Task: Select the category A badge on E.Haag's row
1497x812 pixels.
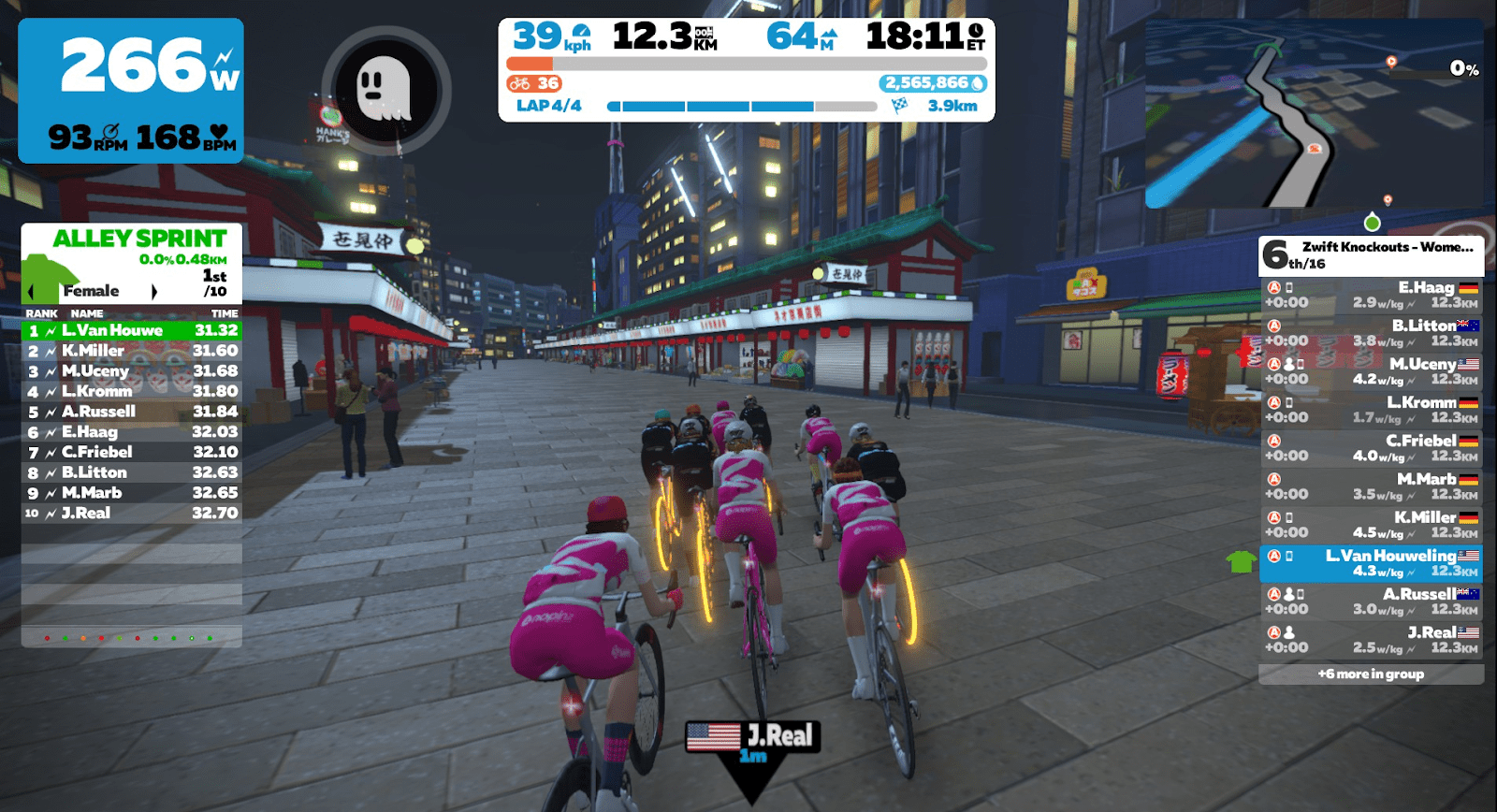Action: (1273, 287)
